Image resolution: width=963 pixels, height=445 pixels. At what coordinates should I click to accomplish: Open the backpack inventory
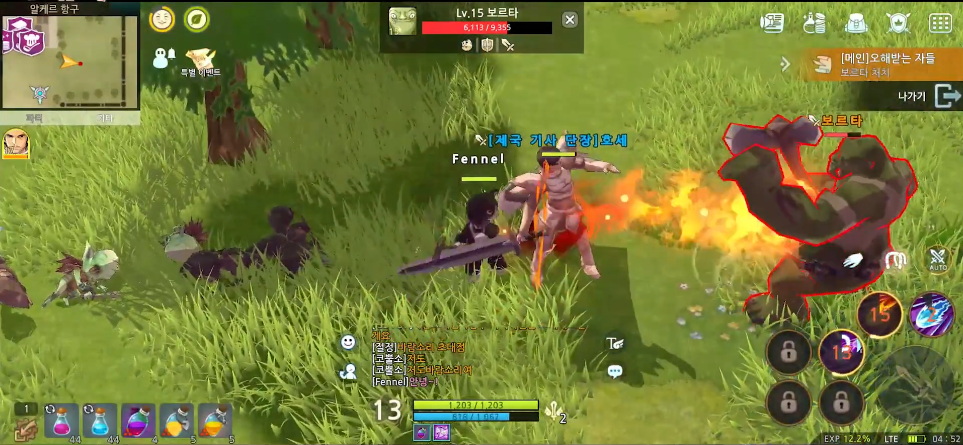click(x=855, y=22)
